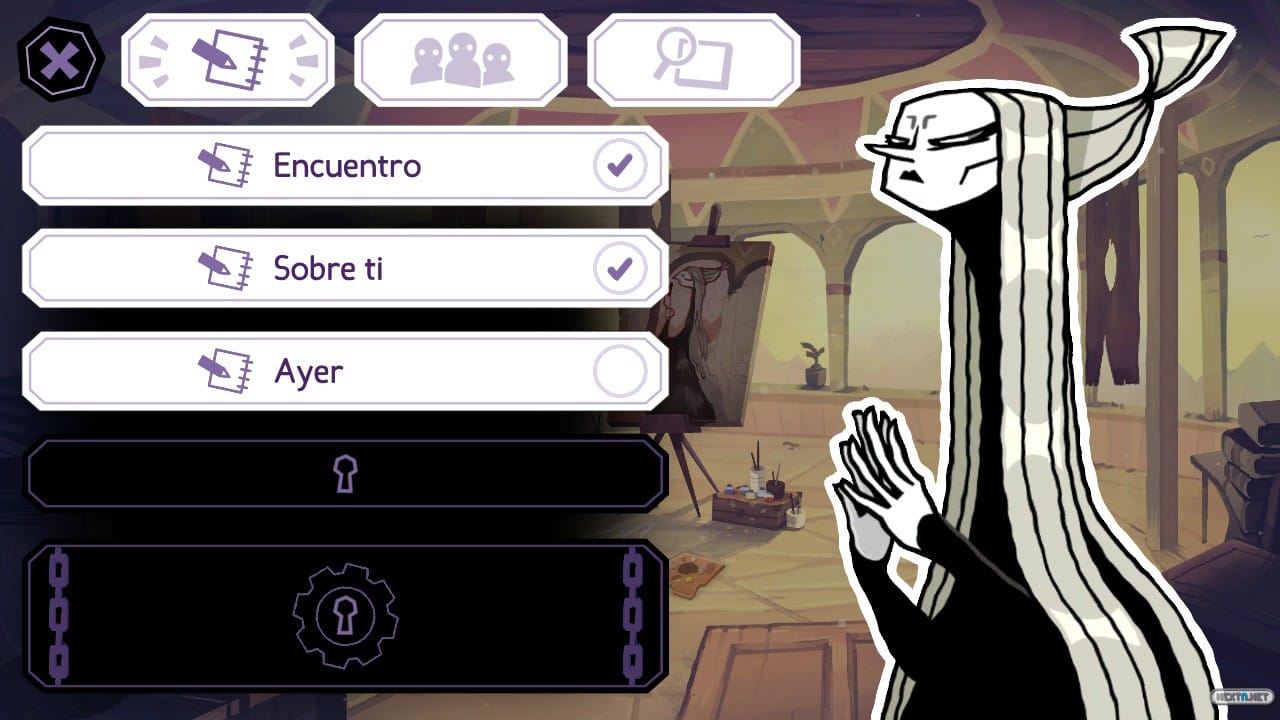
Task: Choose the Ayer dialogue topic
Action: click(345, 371)
